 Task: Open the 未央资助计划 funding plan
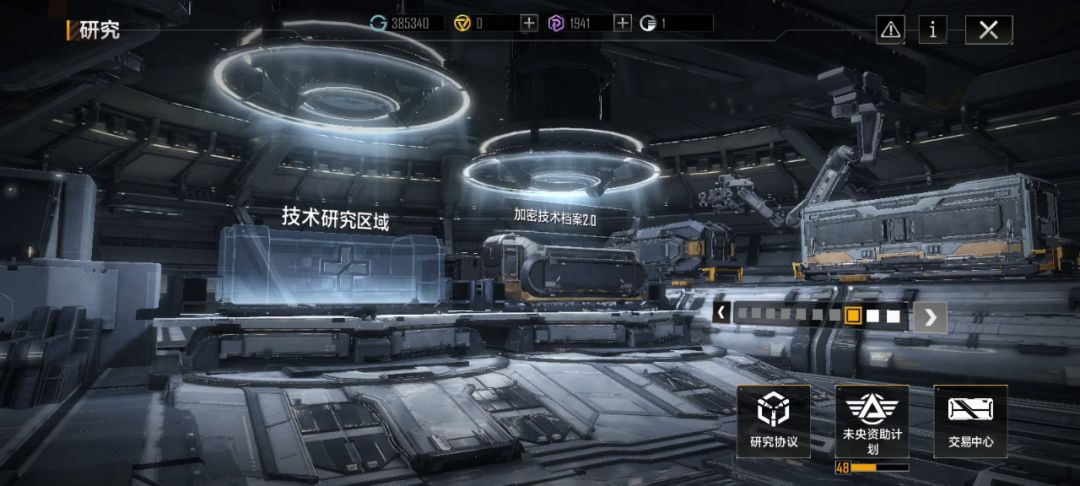point(872,421)
